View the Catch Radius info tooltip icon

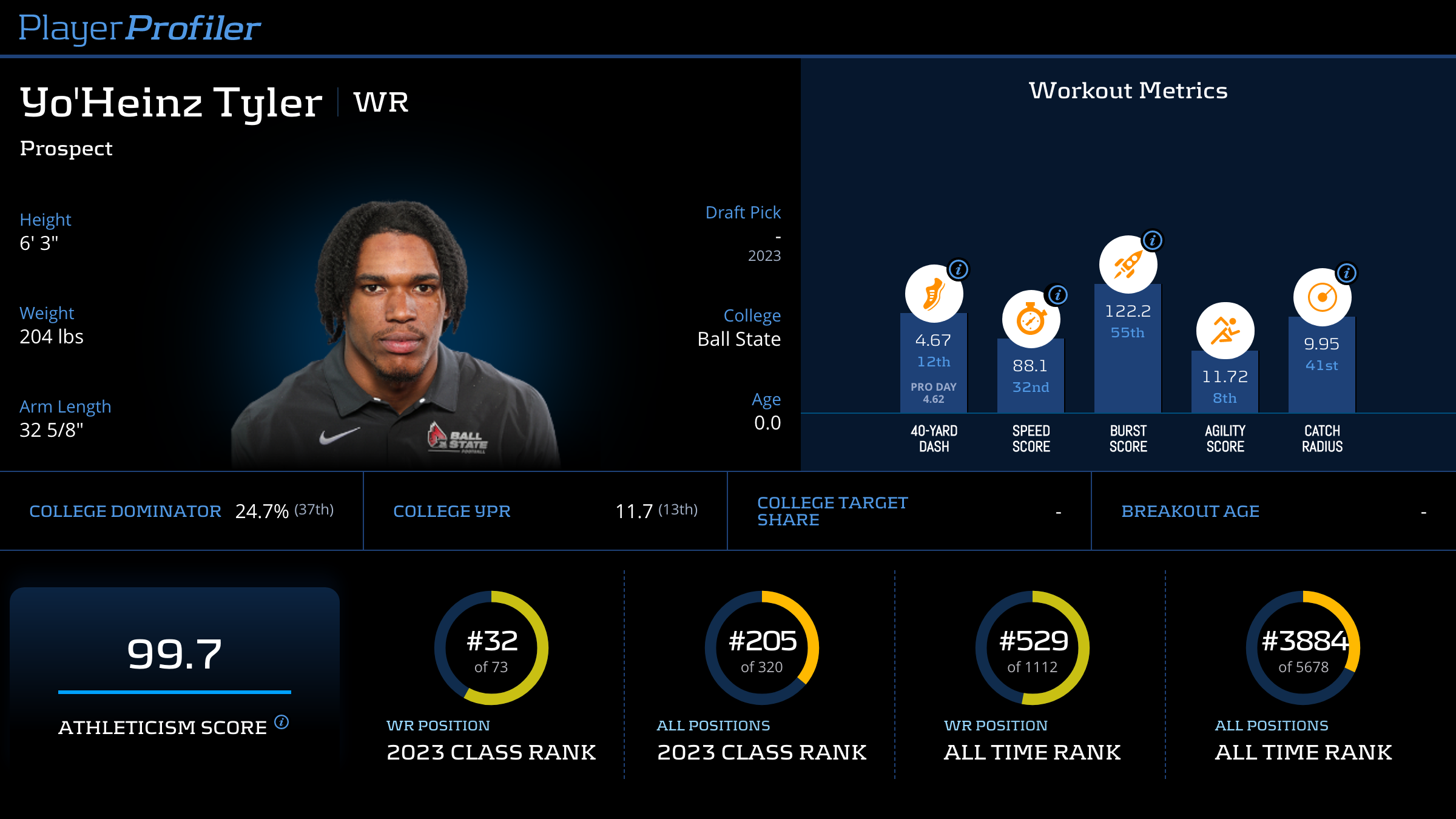[1347, 273]
